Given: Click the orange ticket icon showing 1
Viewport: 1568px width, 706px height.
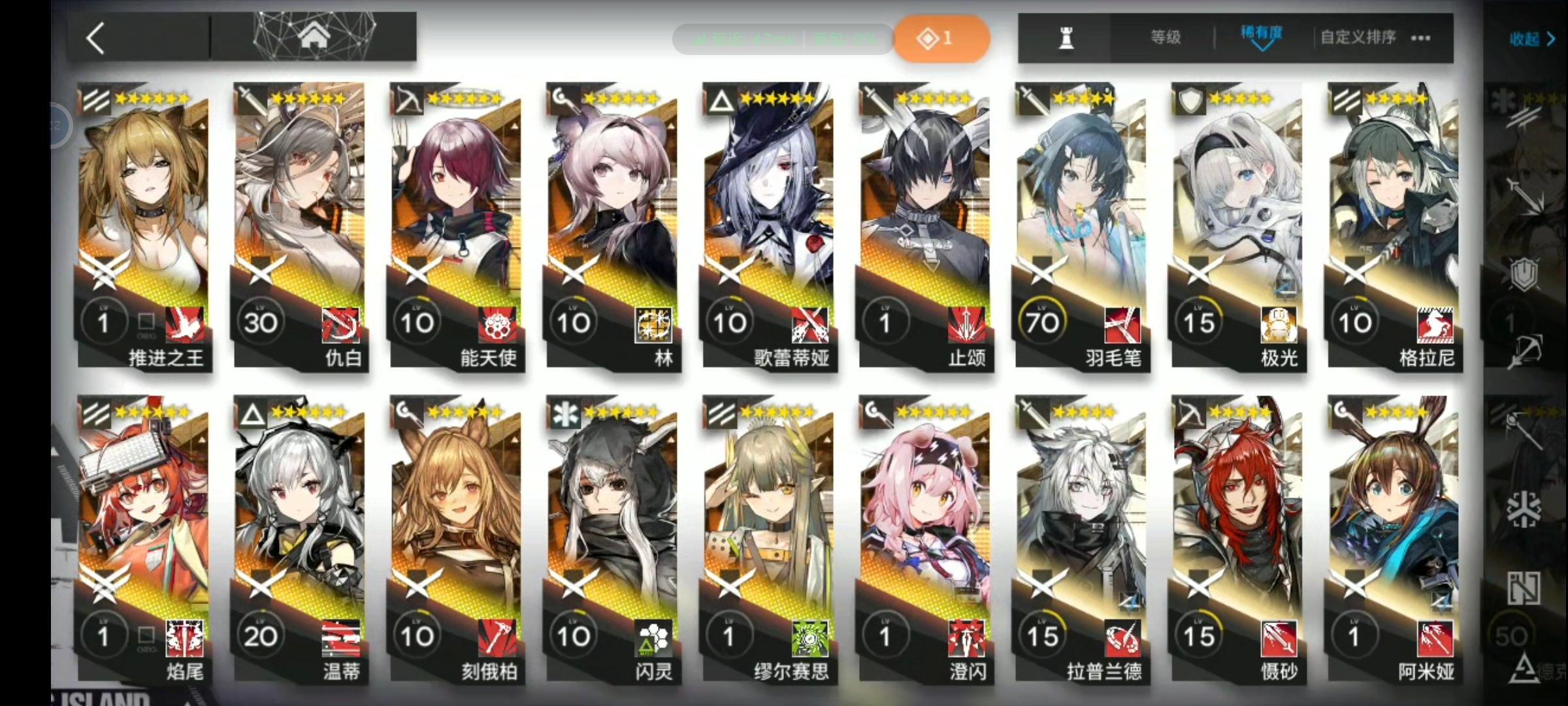Looking at the screenshot, I should [x=941, y=38].
